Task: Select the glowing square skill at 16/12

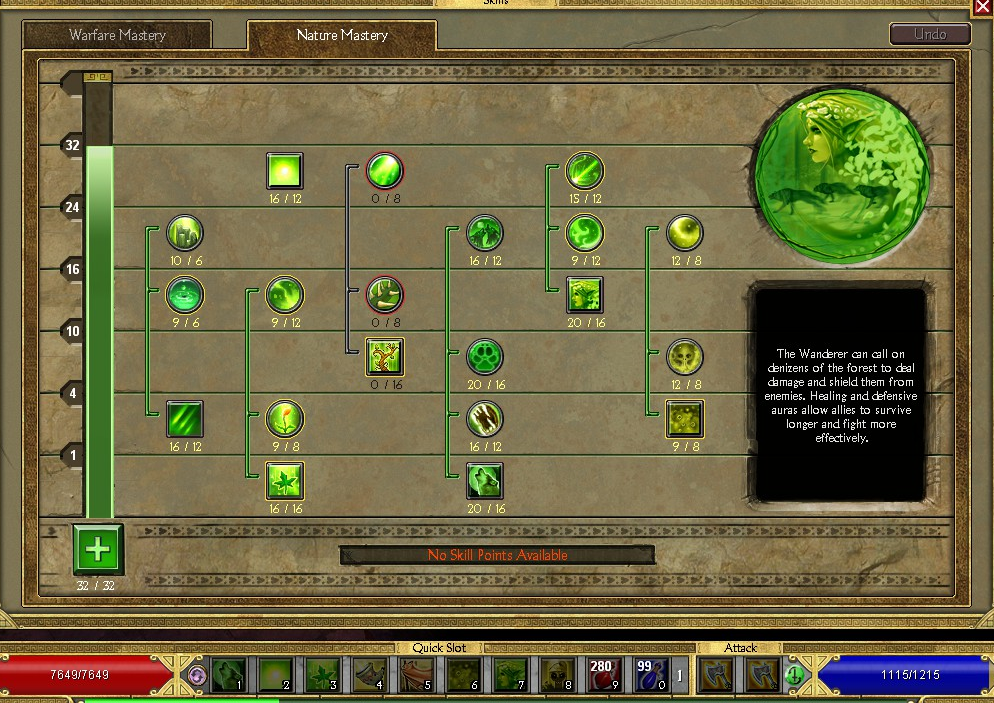Action: pos(285,171)
